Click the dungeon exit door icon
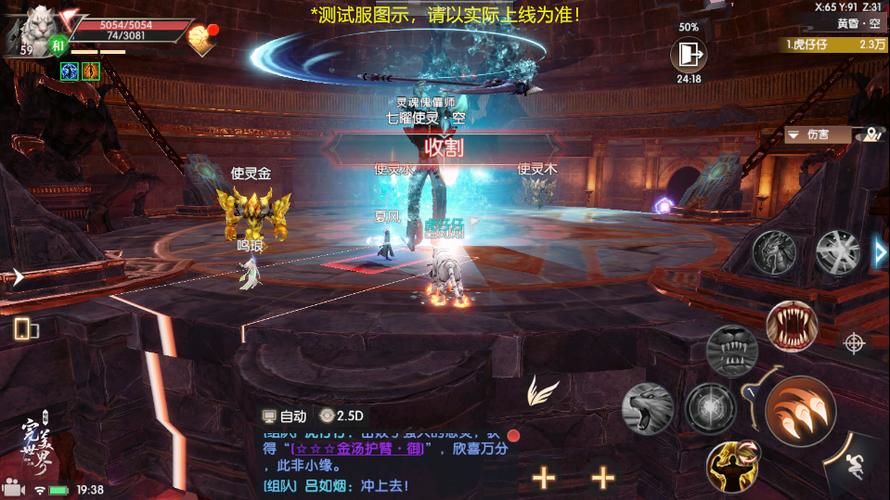Screen dimensions: 890x500 pos(688,54)
